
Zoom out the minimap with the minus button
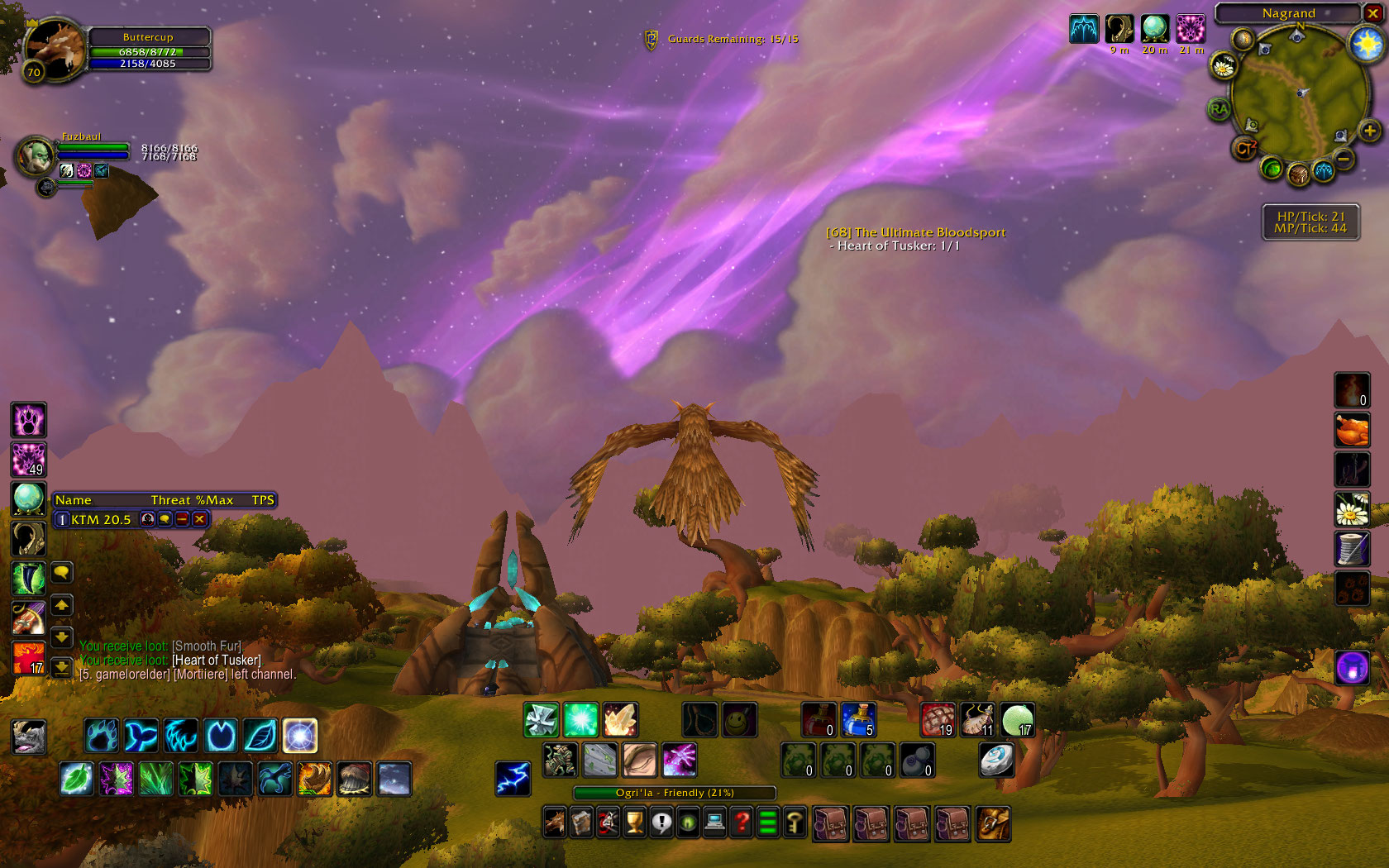click(1344, 158)
